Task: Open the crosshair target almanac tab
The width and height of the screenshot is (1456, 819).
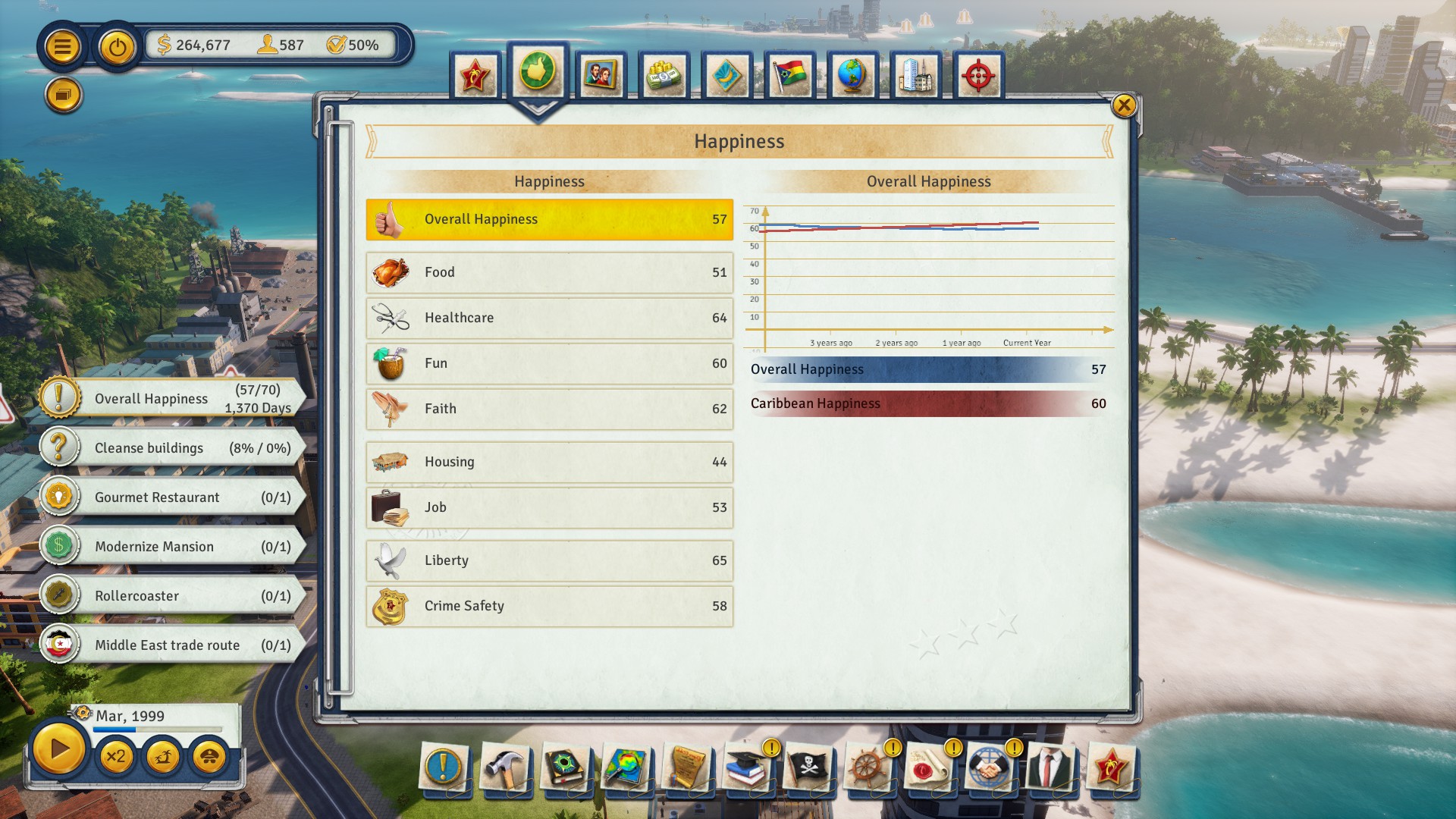Action: (978, 76)
